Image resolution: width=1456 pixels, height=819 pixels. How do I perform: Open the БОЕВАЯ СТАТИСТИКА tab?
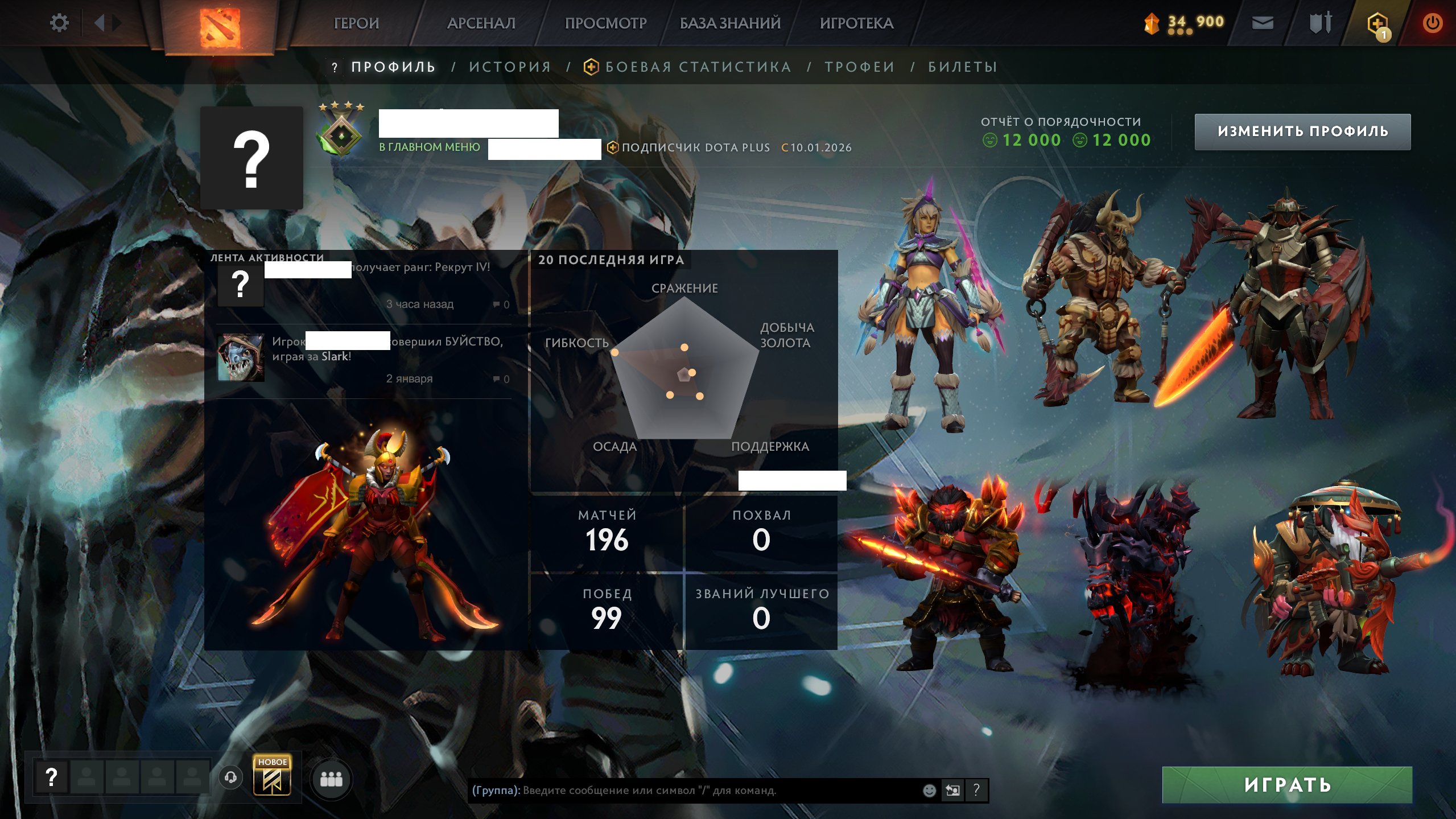698,67
